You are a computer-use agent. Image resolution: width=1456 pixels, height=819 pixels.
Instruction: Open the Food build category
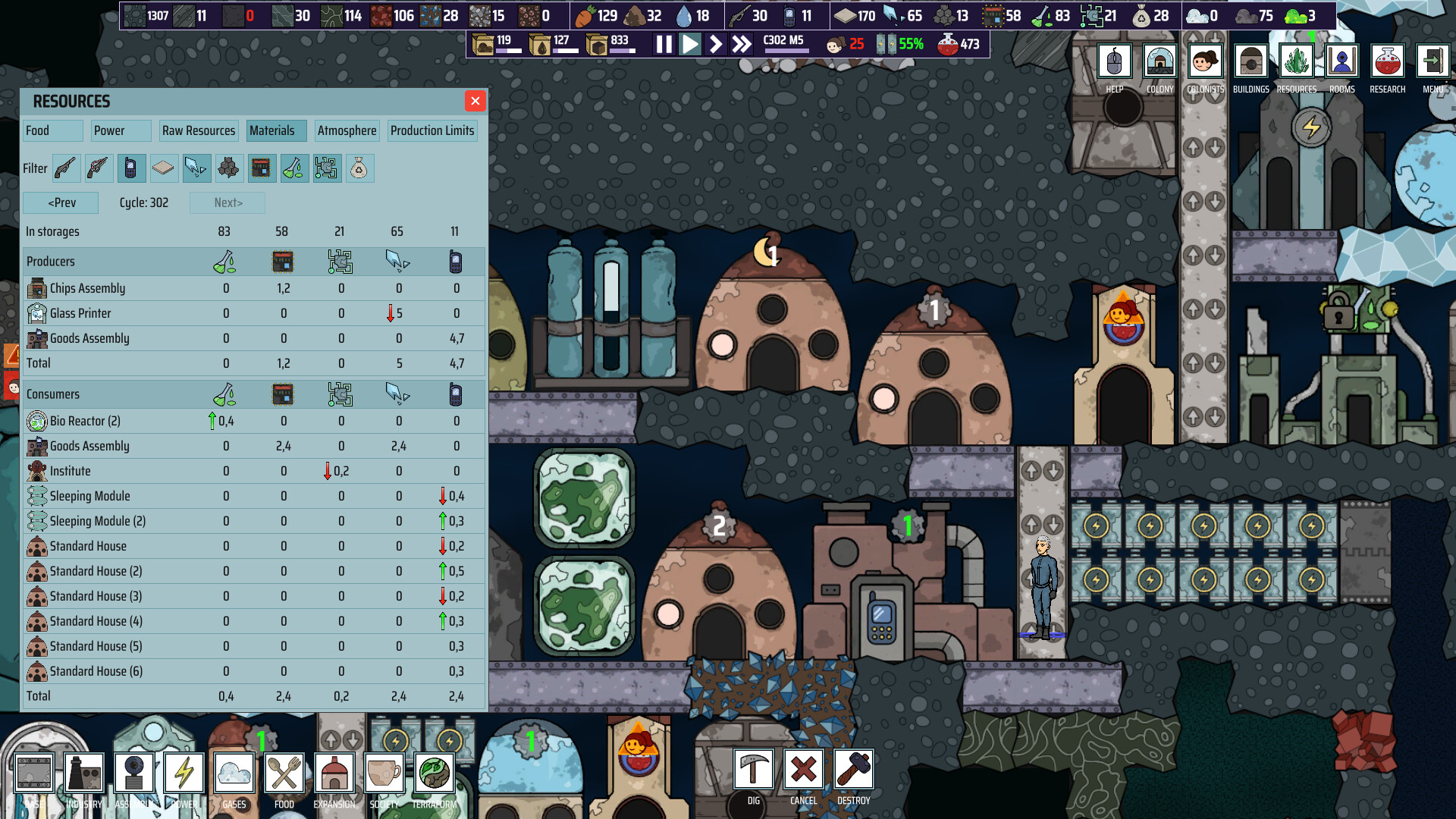coord(284,773)
